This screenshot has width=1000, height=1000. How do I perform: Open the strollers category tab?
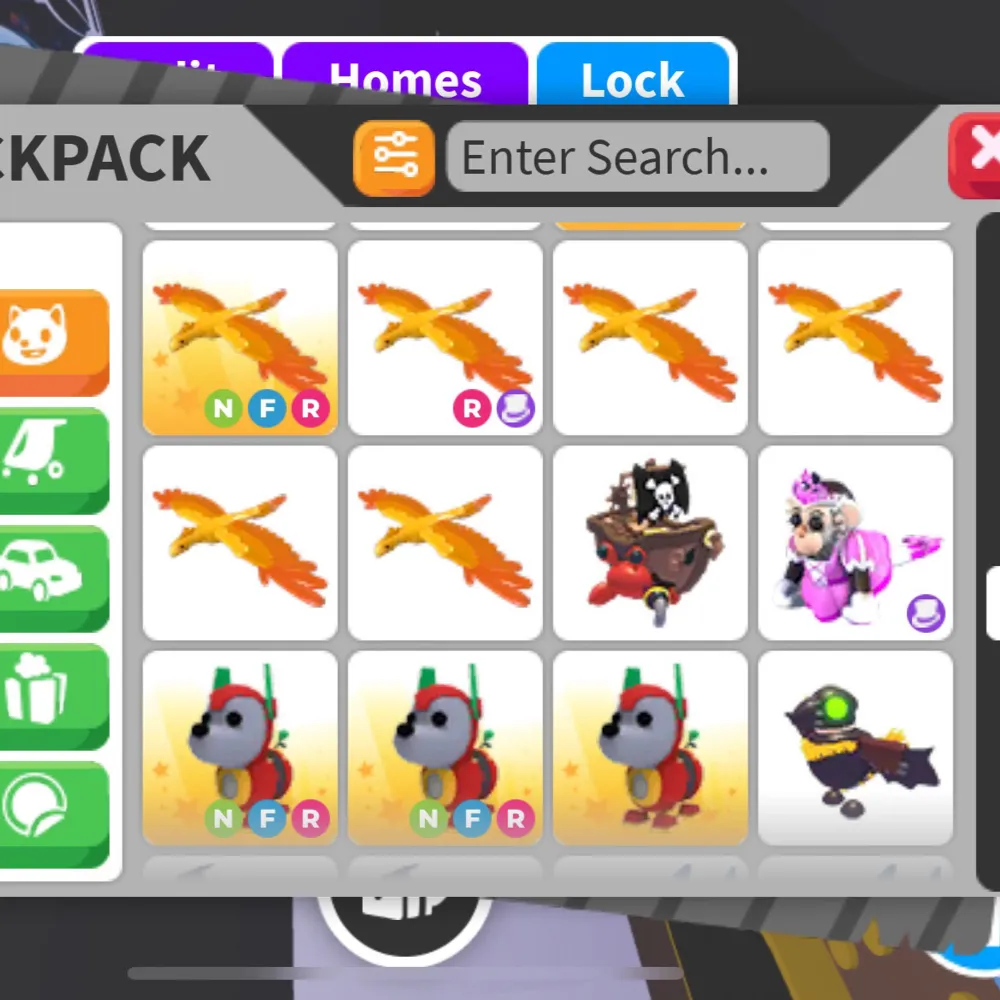pos(50,459)
